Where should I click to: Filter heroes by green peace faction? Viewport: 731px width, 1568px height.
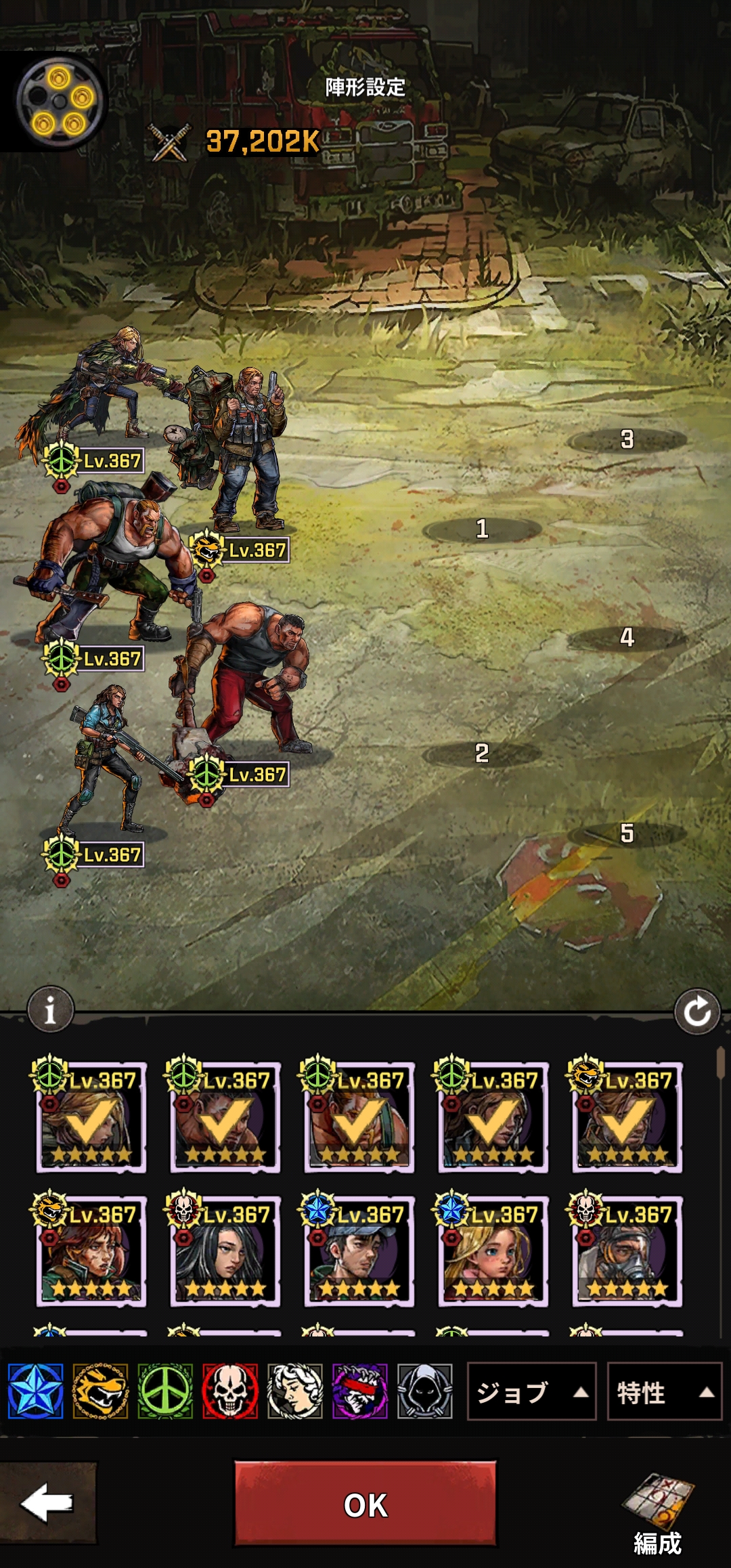165,1392
